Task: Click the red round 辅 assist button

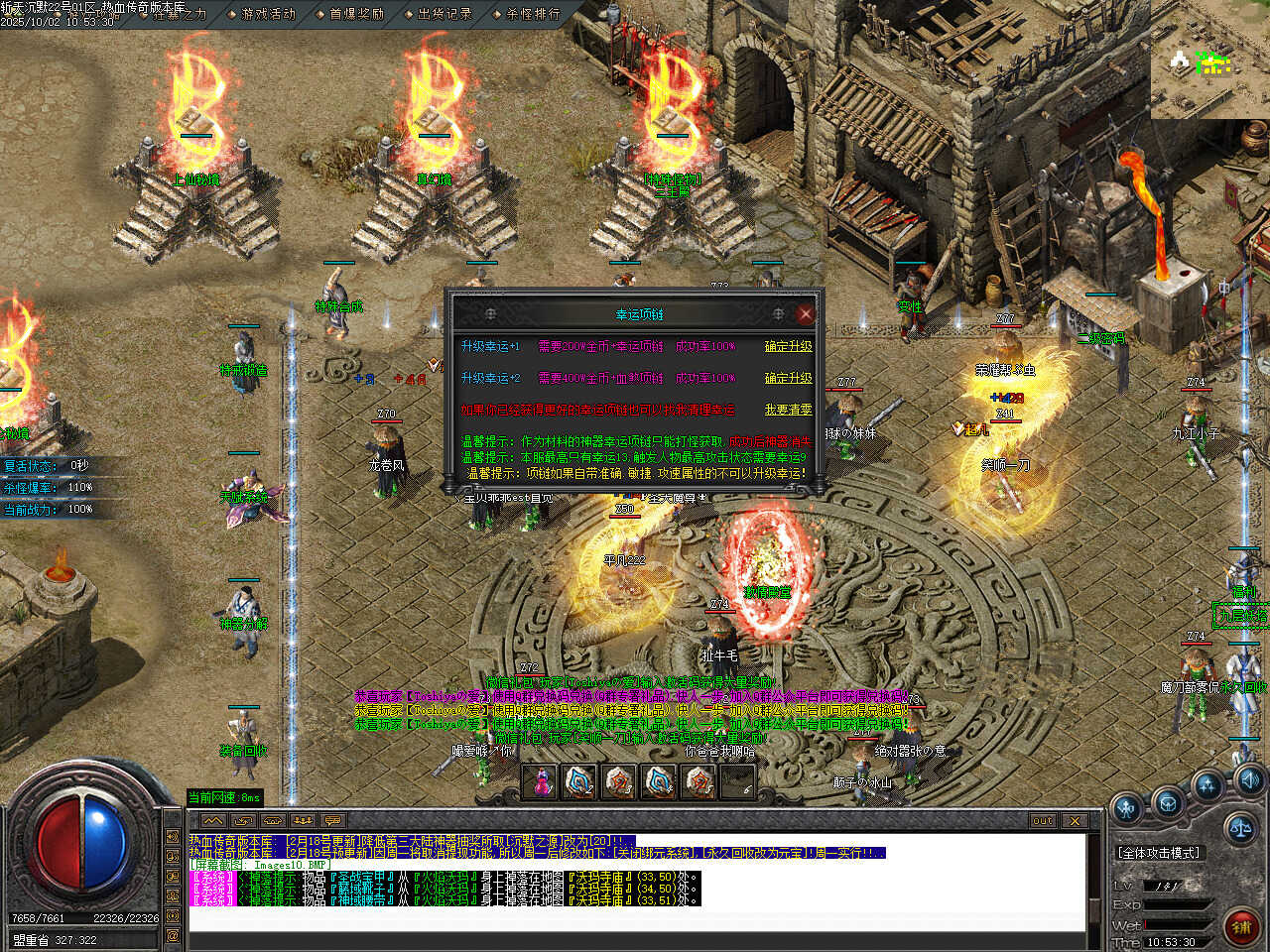Action: (1240, 926)
